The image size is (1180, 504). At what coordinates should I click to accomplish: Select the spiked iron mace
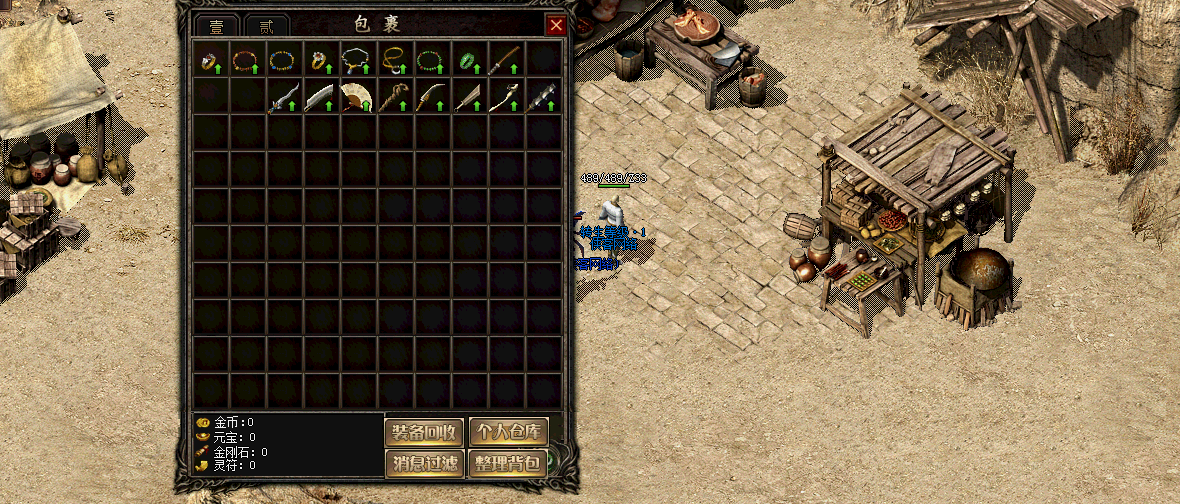point(542,97)
